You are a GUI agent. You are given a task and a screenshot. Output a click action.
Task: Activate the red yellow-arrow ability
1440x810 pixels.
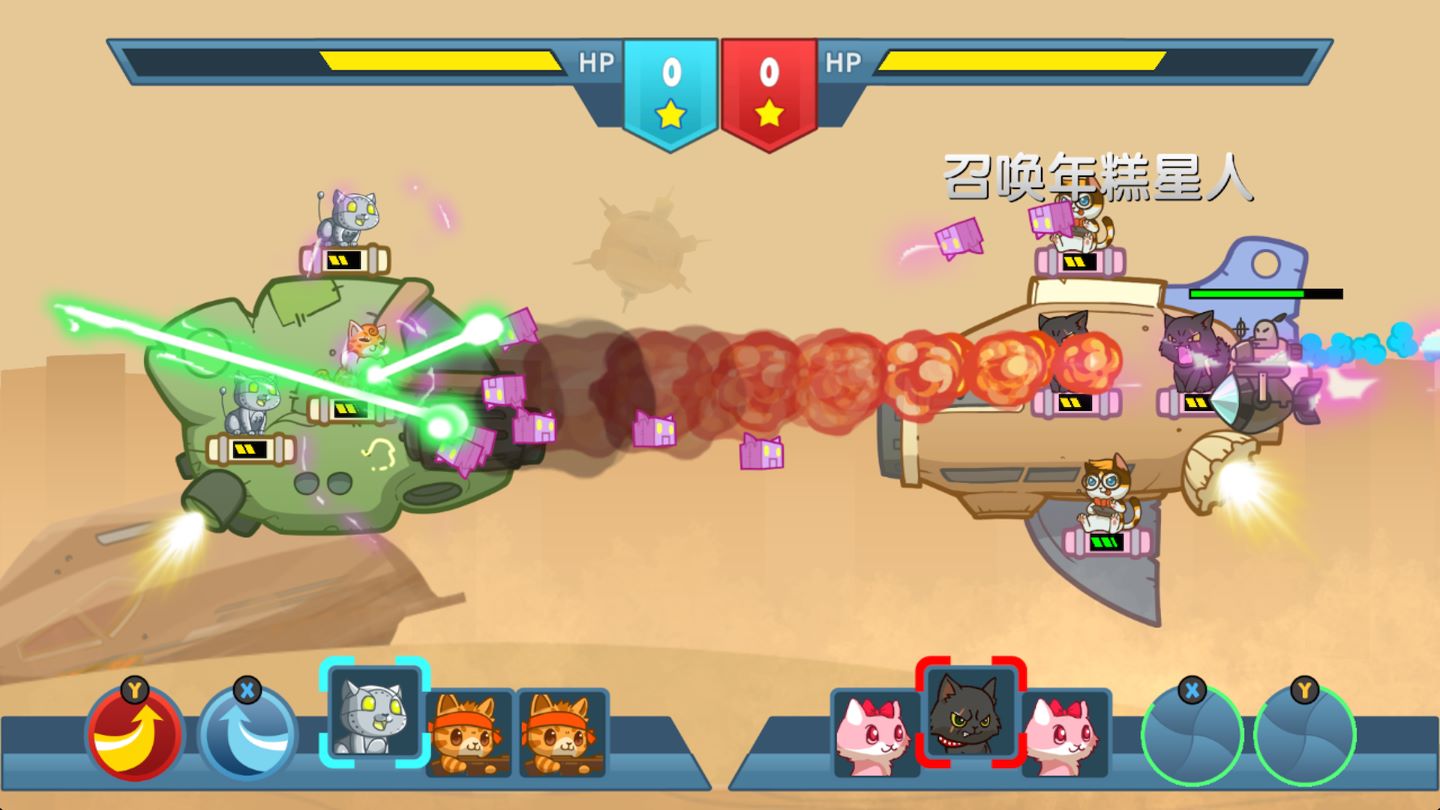(x=135, y=737)
